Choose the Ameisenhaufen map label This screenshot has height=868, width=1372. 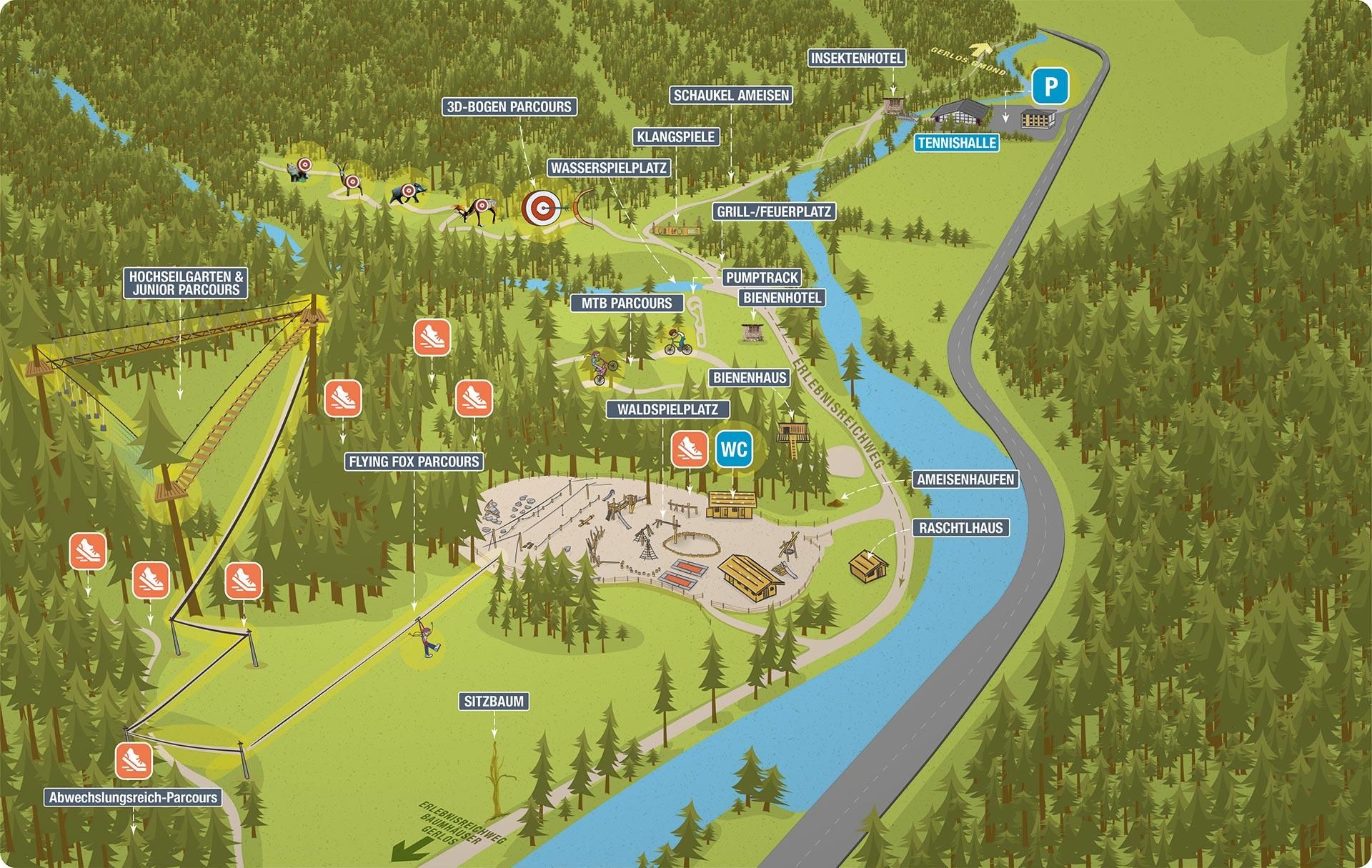[x=965, y=479]
